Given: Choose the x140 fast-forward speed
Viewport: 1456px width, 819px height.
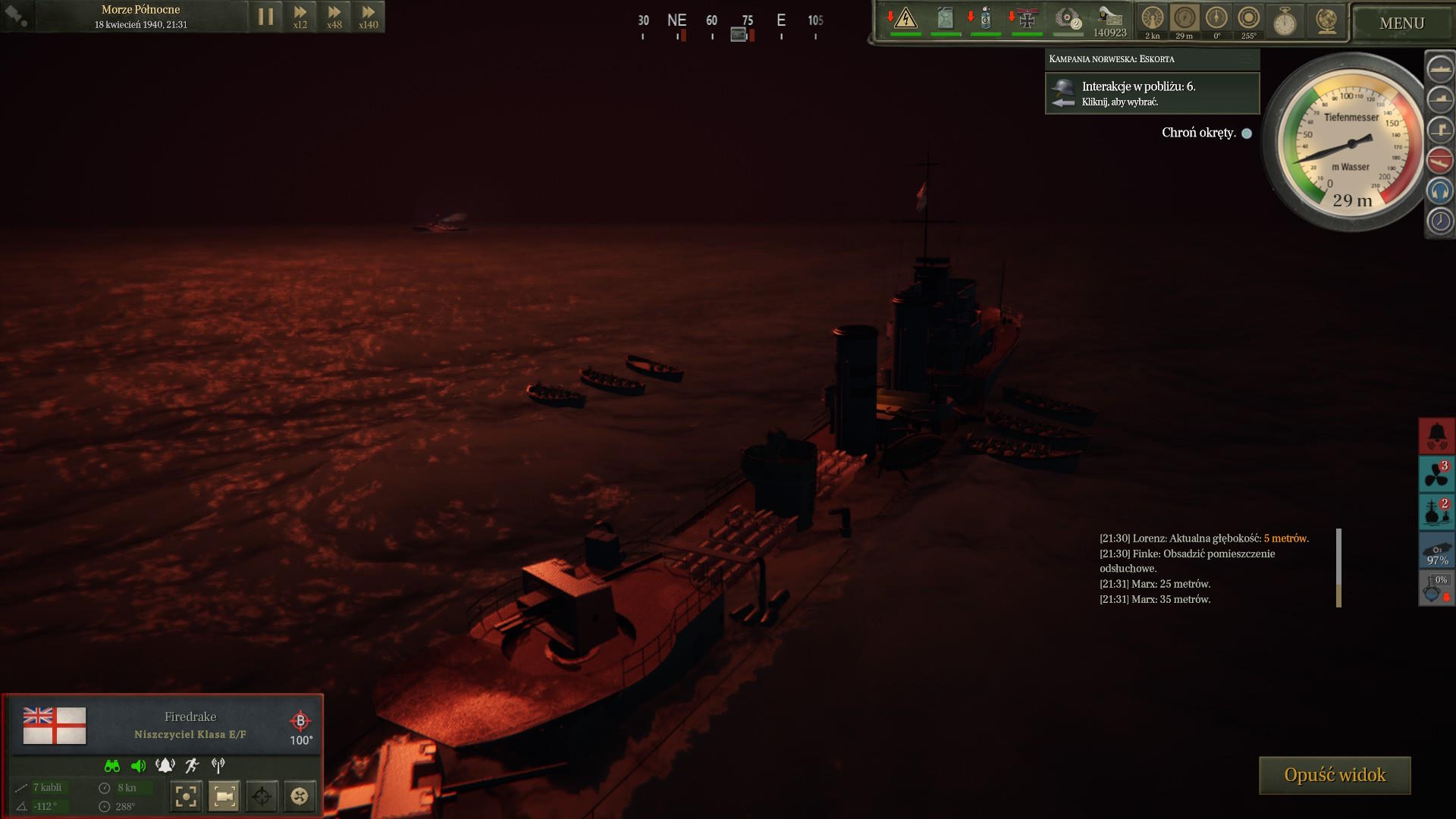Looking at the screenshot, I should tap(369, 17).
